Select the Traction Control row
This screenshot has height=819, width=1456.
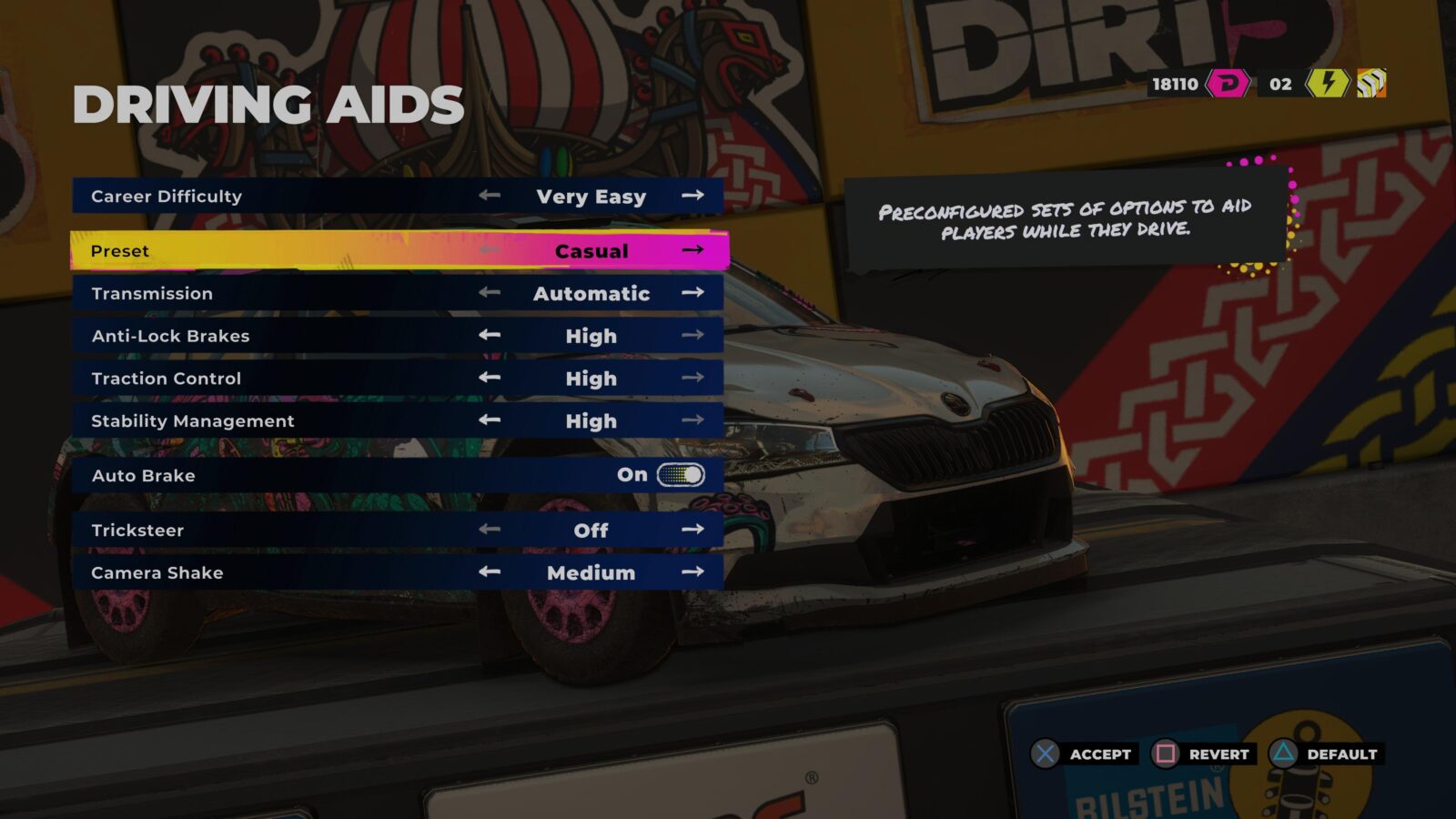273,378
